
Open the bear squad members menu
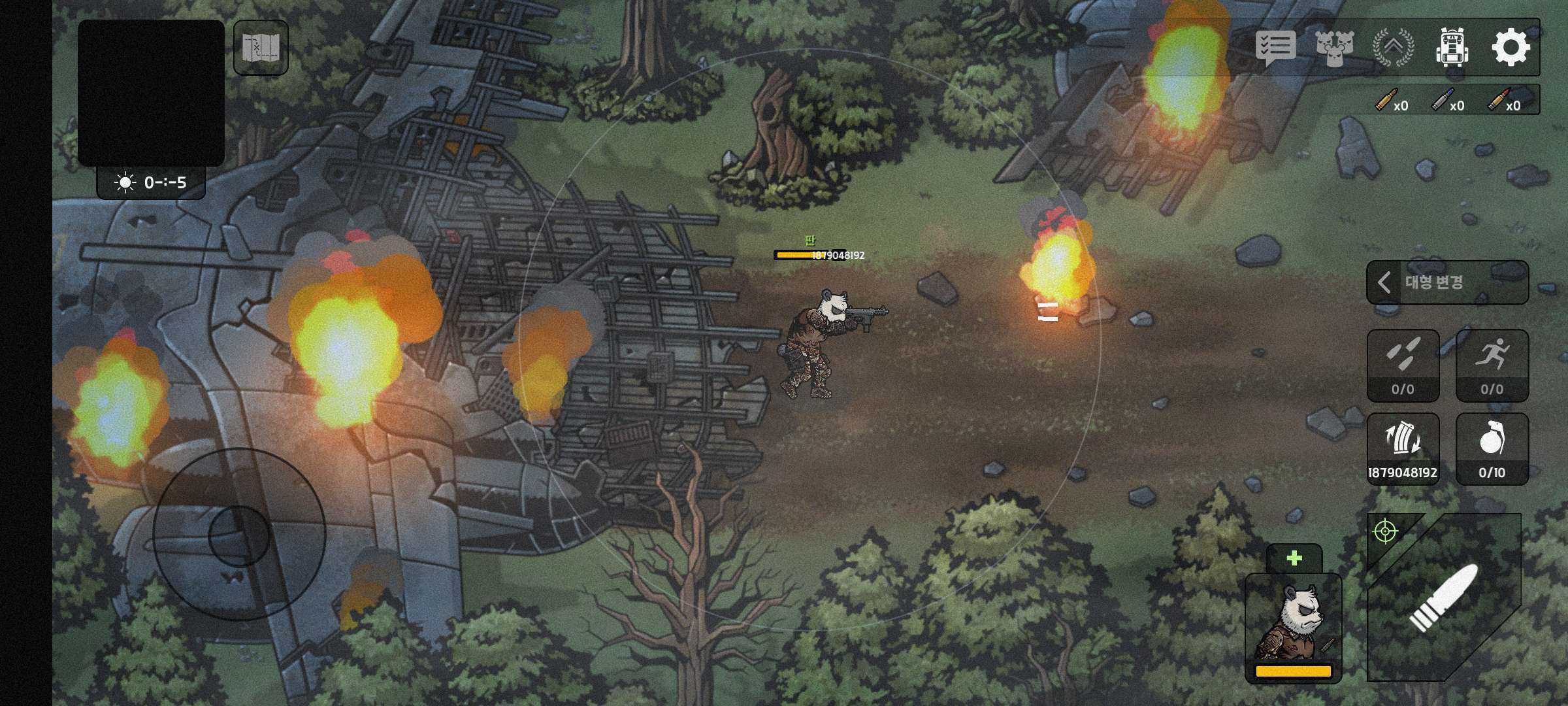point(1334,48)
